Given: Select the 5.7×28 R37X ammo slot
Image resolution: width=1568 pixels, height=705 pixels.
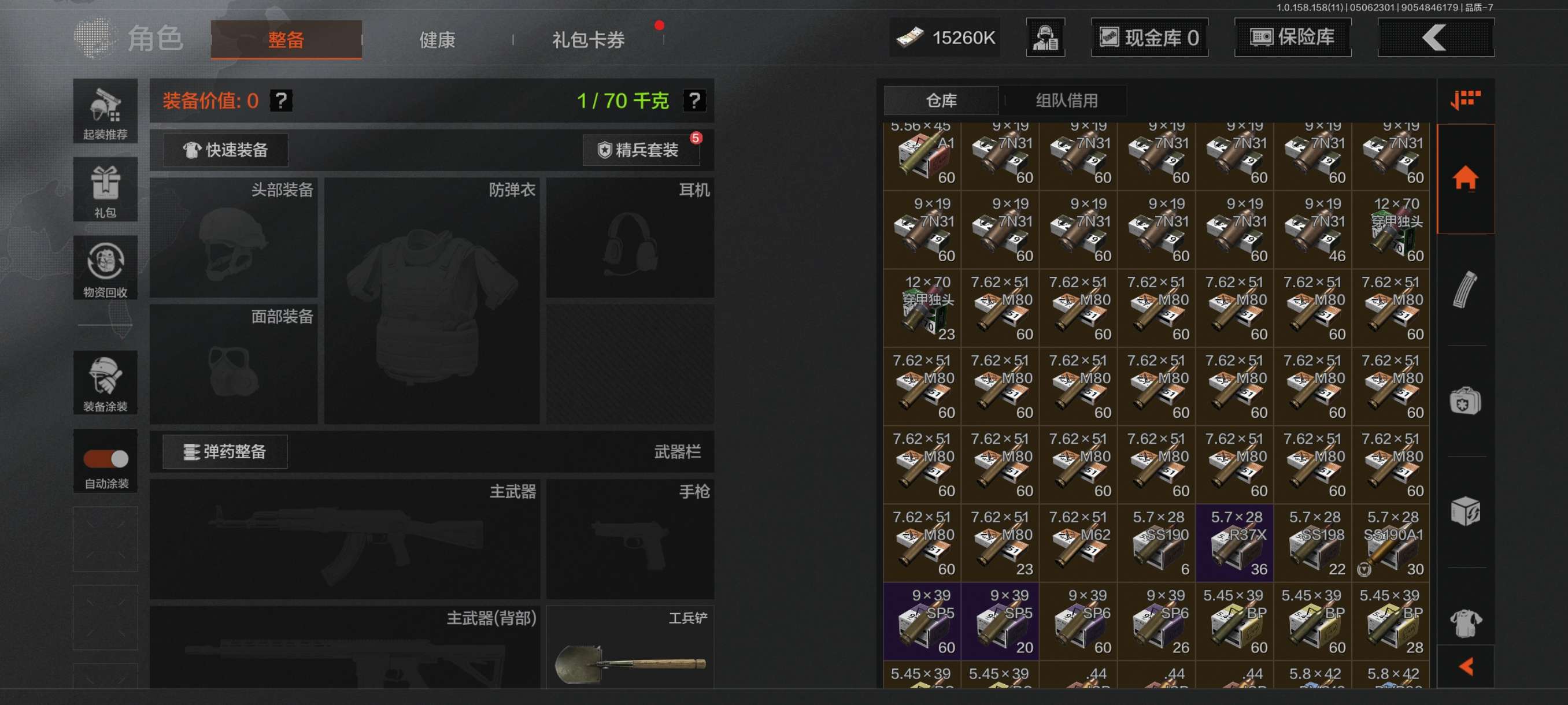Looking at the screenshot, I should 1234,543.
